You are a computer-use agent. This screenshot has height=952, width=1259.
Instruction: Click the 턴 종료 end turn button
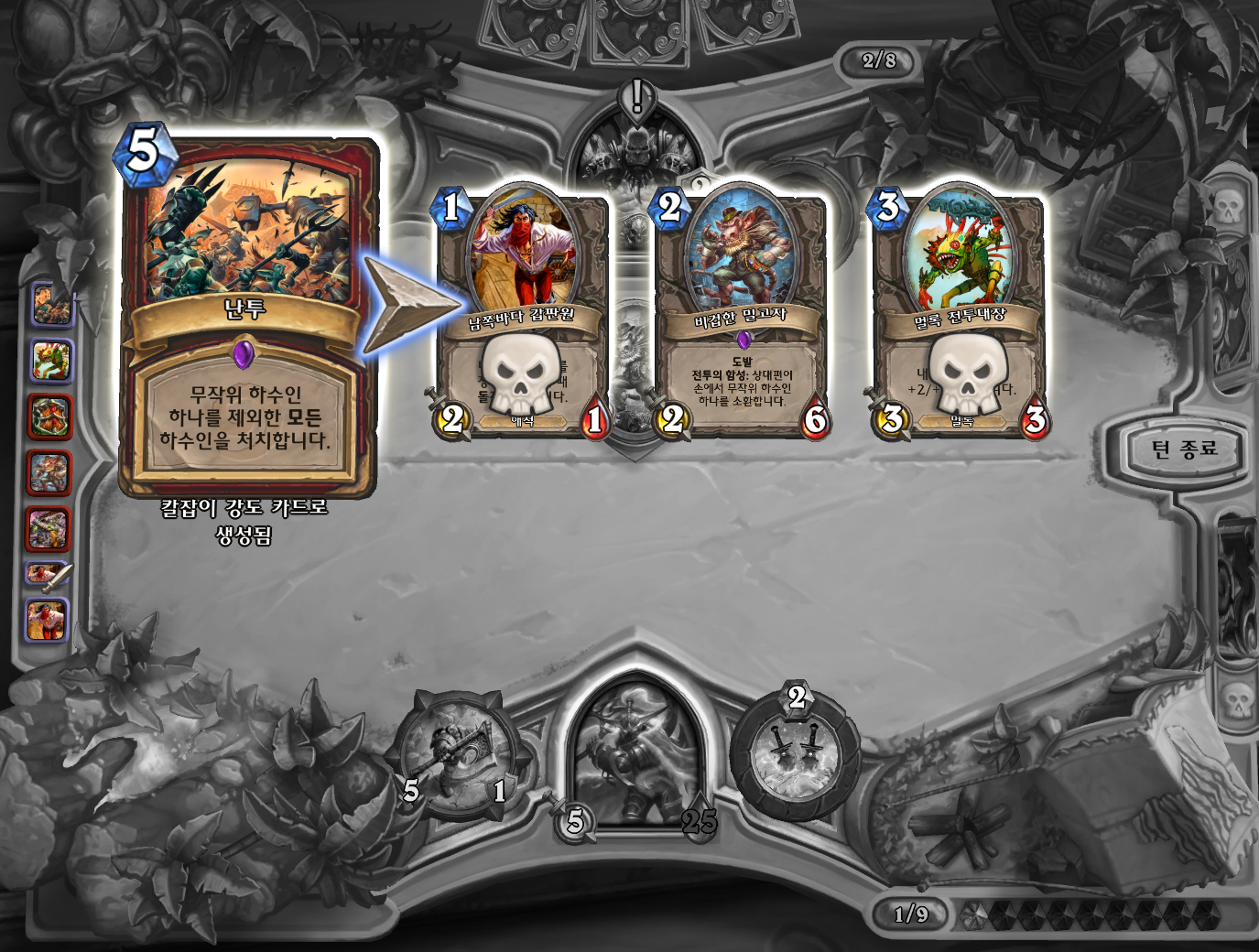coord(1184,449)
